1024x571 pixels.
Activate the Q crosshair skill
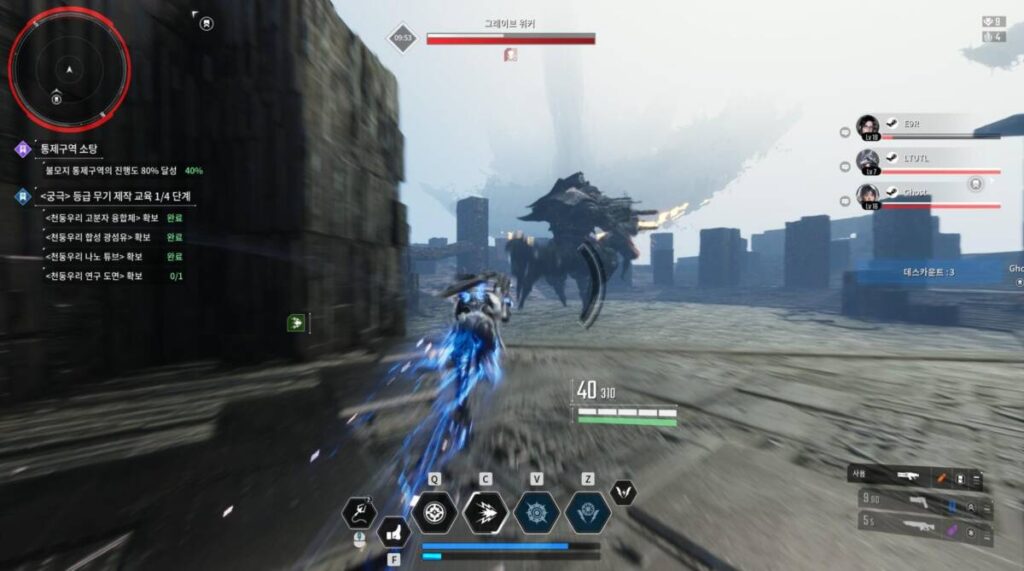[434, 512]
